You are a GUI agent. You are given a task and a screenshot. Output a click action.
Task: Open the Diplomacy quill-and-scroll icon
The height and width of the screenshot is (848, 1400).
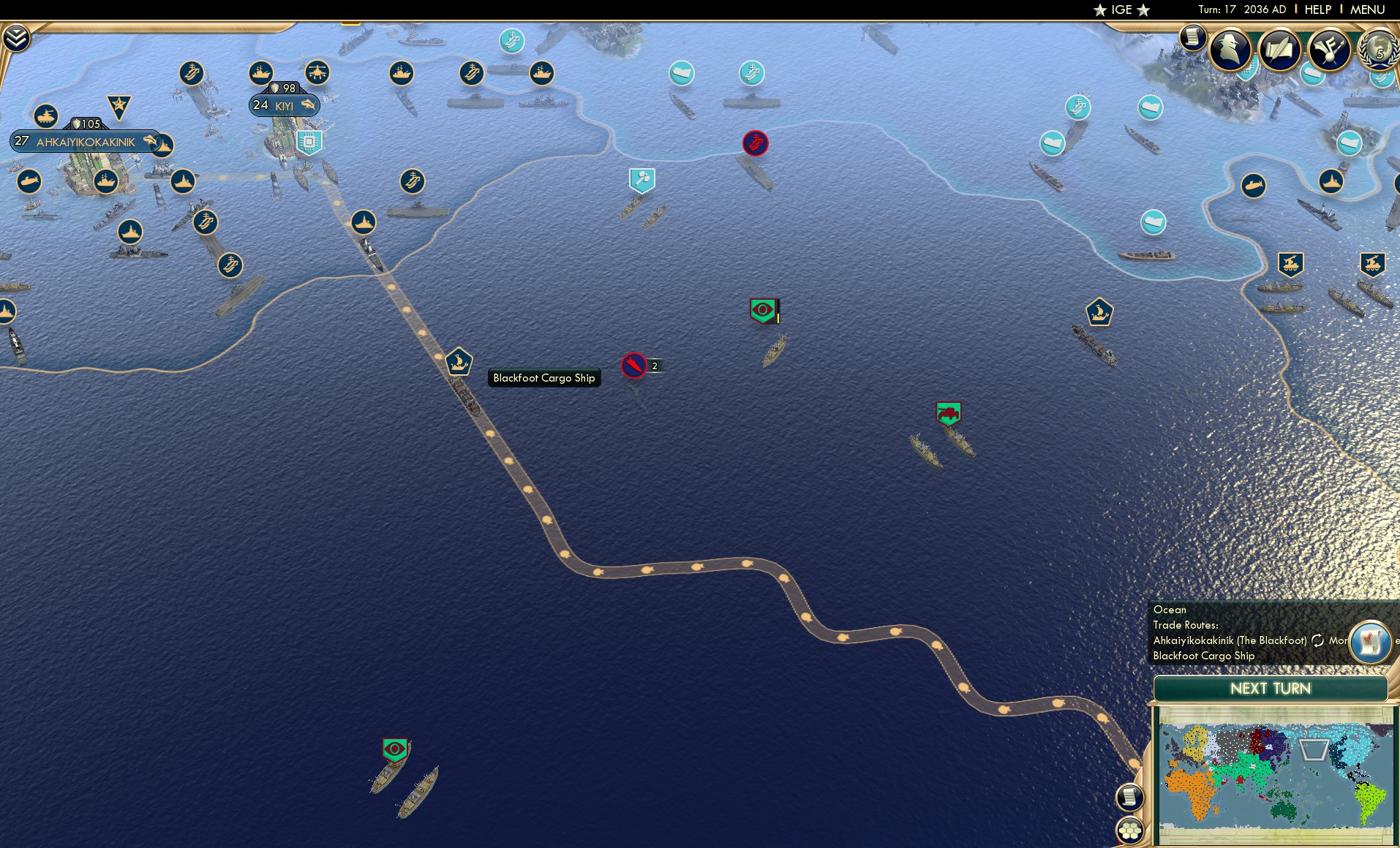[x=1279, y=48]
